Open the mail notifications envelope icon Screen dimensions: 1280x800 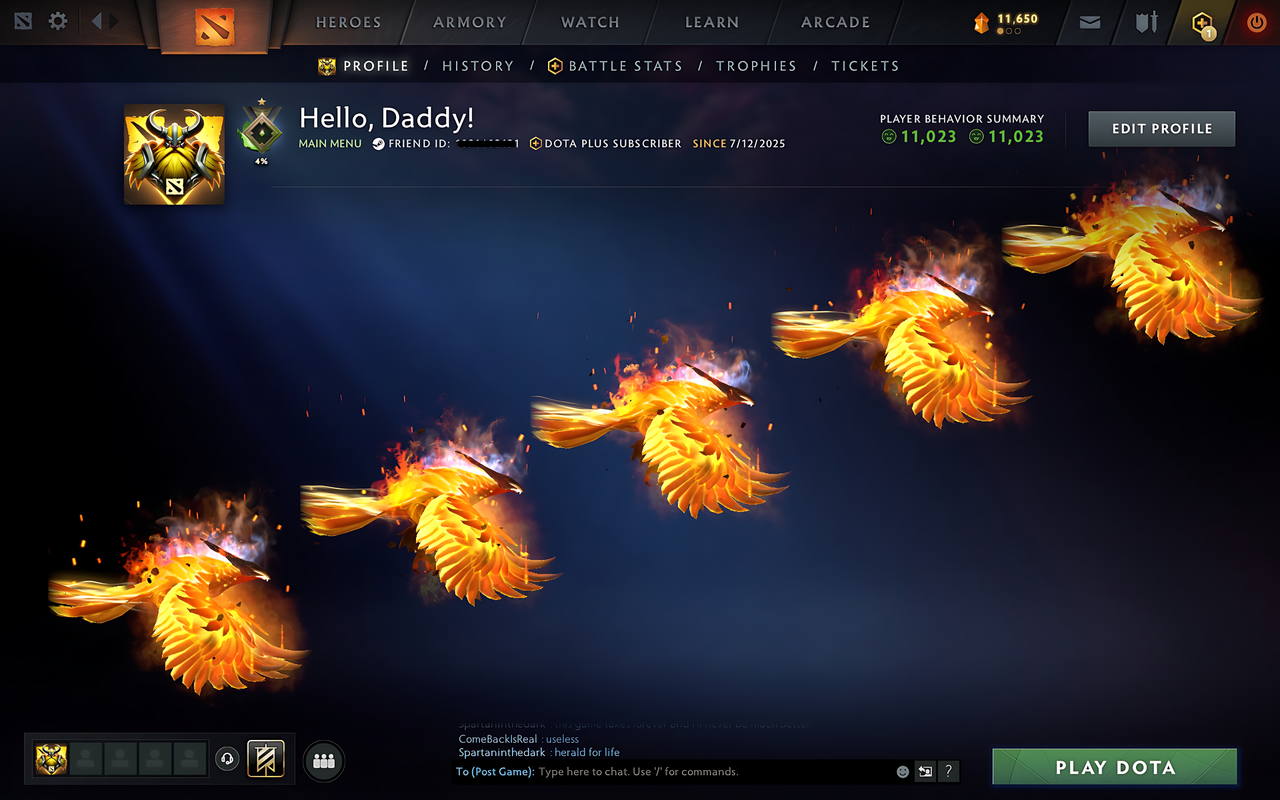pos(1089,21)
